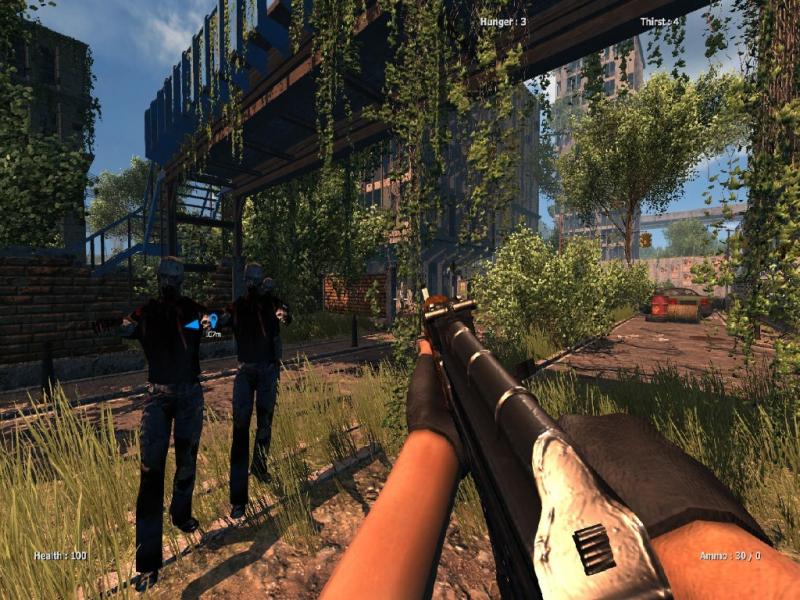Click the blue waypoint pin marker
The width and height of the screenshot is (800, 600).
213,321
